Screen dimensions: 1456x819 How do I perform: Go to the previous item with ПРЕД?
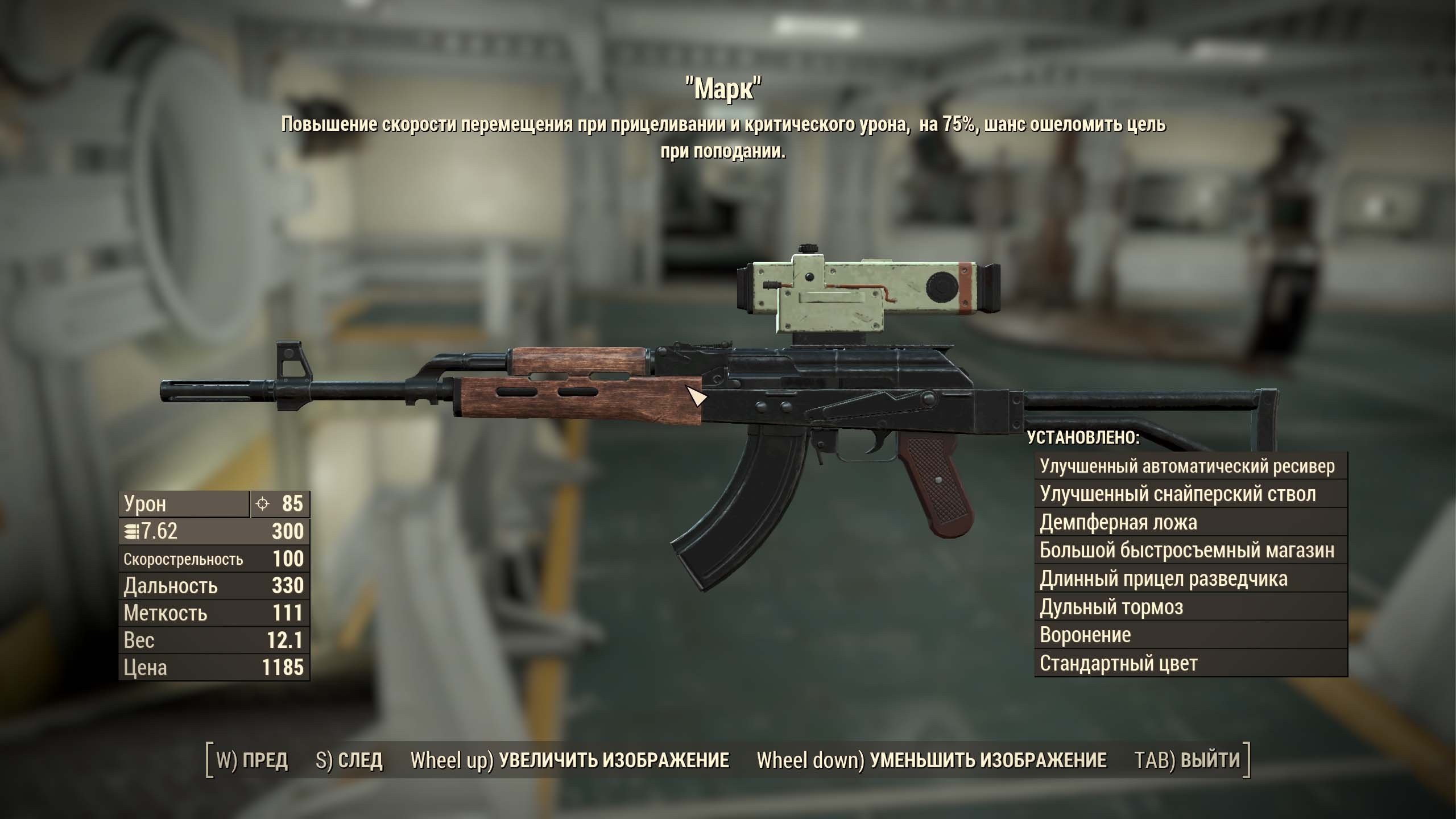tap(253, 760)
